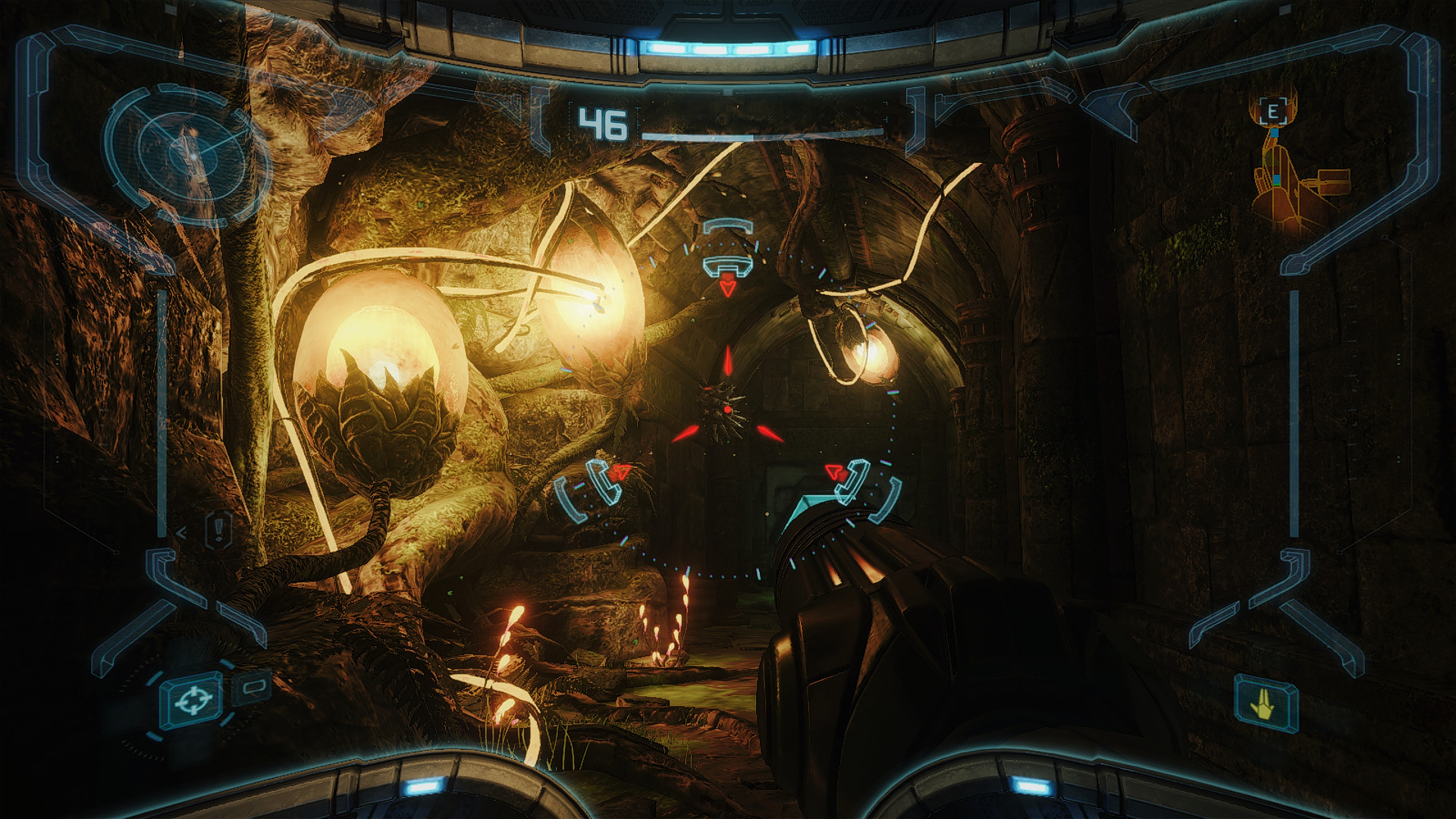Image resolution: width=1456 pixels, height=819 pixels.
Task: Click the red down arrow under top bracket
Action: click(x=726, y=287)
